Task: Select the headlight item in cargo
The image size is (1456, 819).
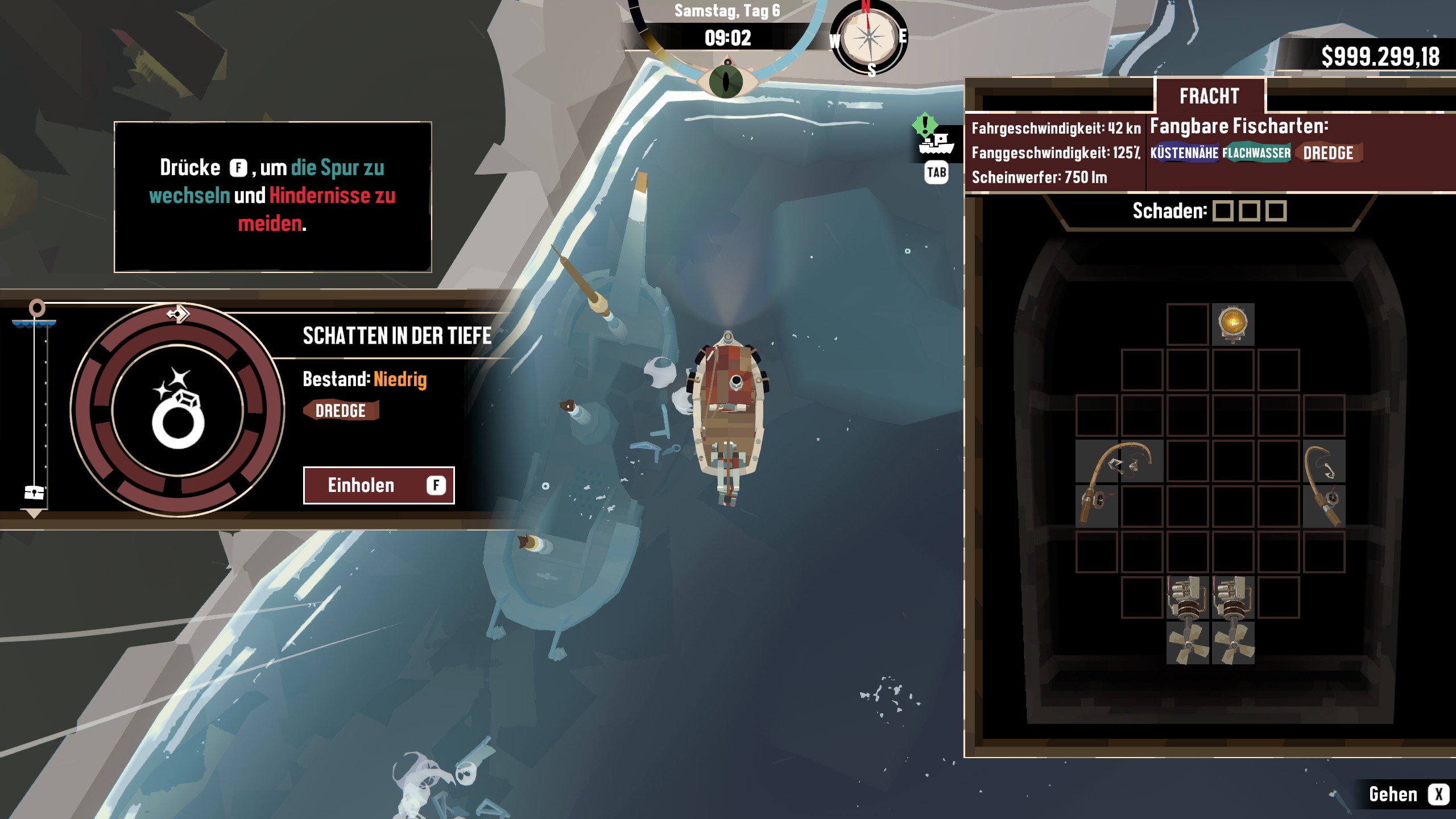Action: 1232,324
